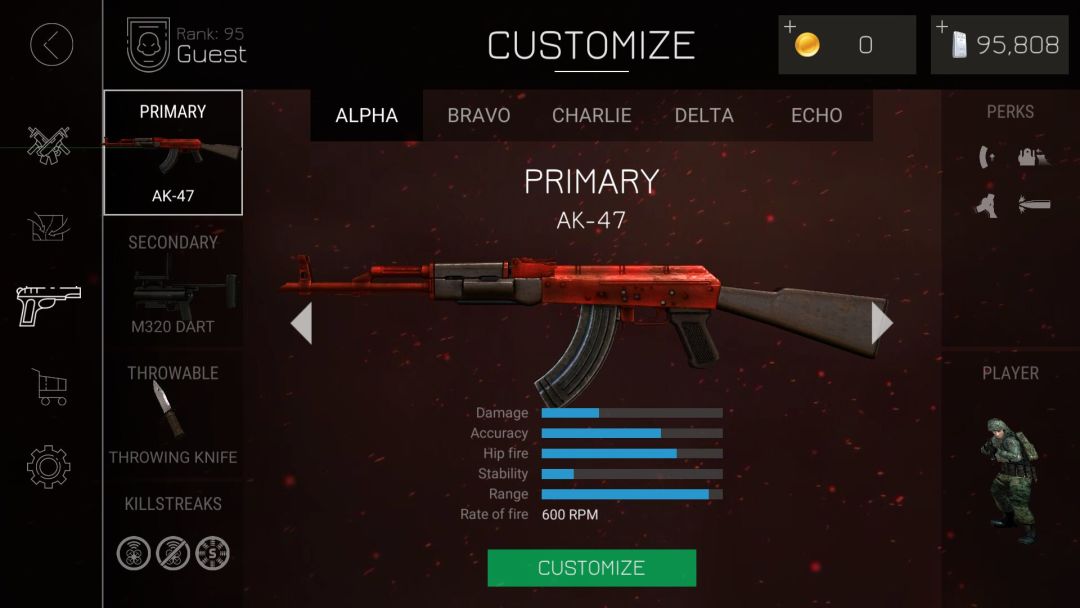Switch to the CHARLIE loadout tab
Image resolution: width=1080 pixels, height=608 pixels.
591,115
